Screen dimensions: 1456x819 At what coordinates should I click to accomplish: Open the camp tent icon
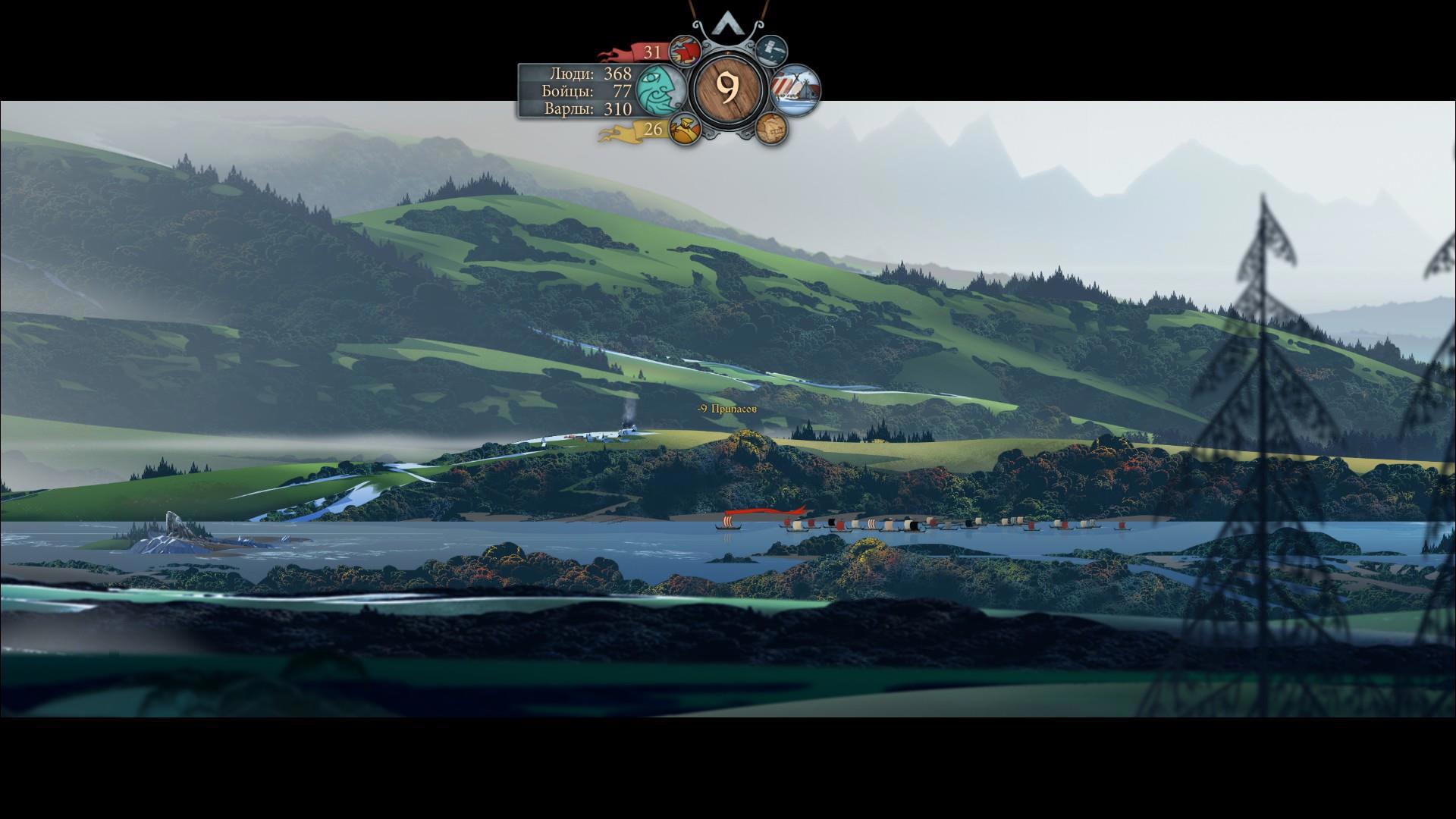(x=795, y=90)
